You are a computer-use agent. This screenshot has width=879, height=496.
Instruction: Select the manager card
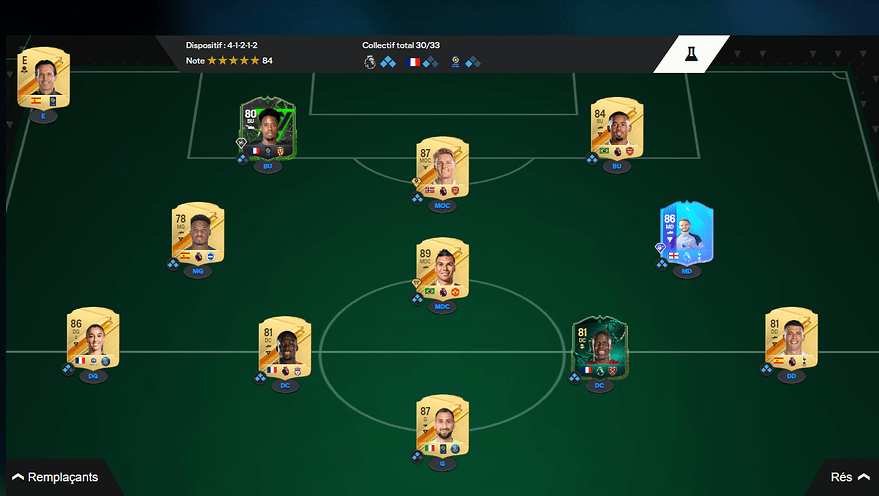(x=44, y=76)
